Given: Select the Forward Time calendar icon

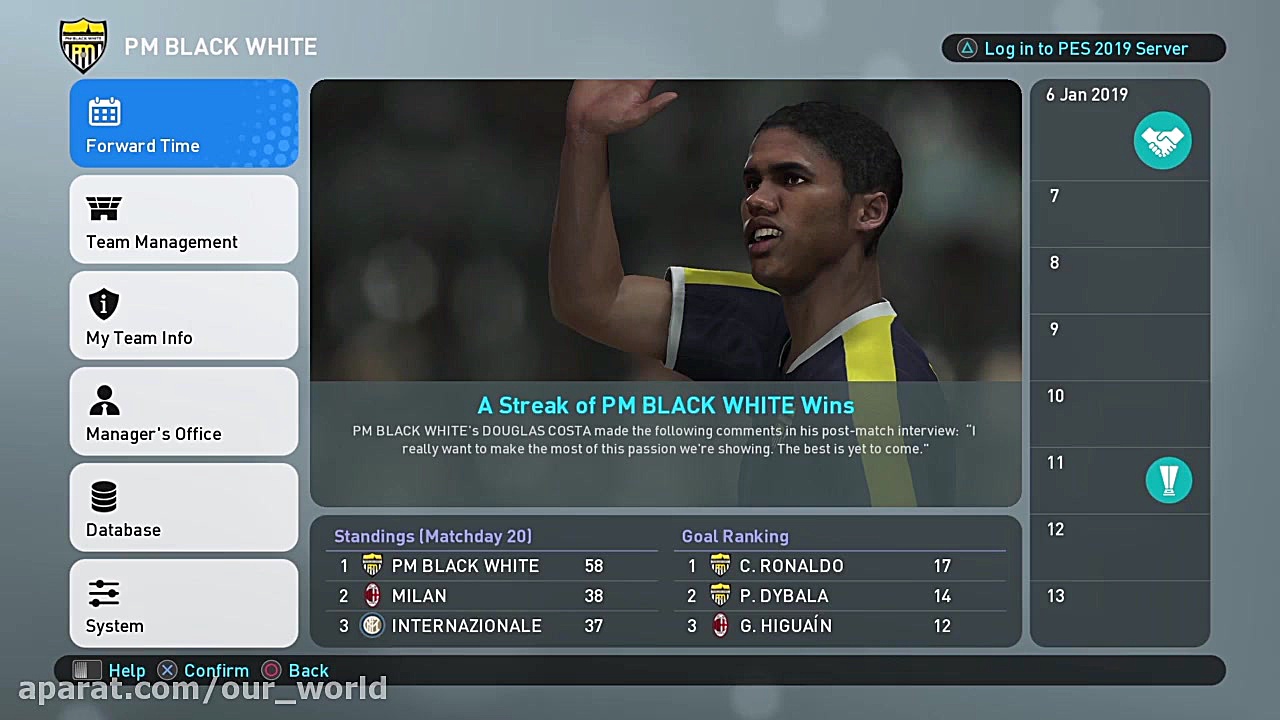Looking at the screenshot, I should [105, 112].
